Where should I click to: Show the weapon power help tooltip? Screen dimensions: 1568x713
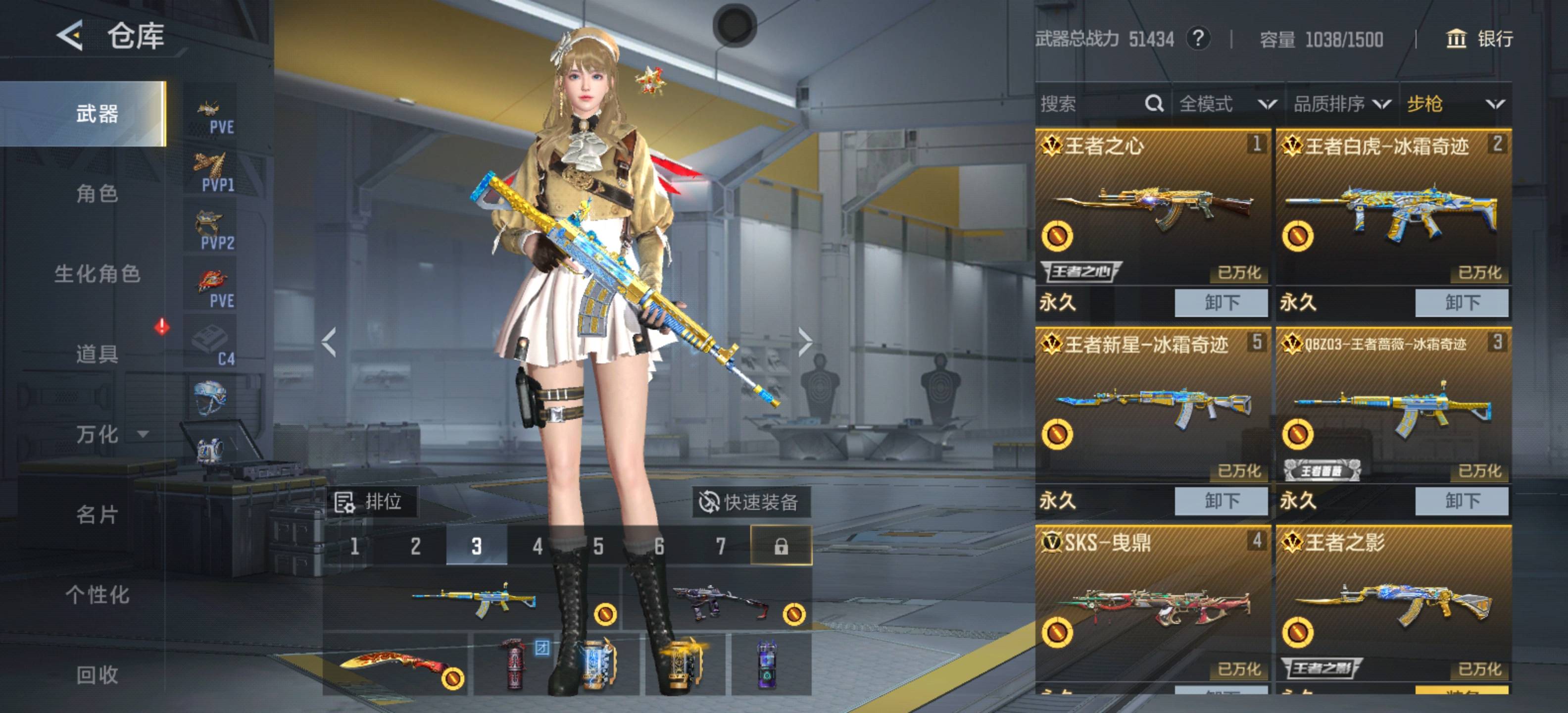point(1197,39)
